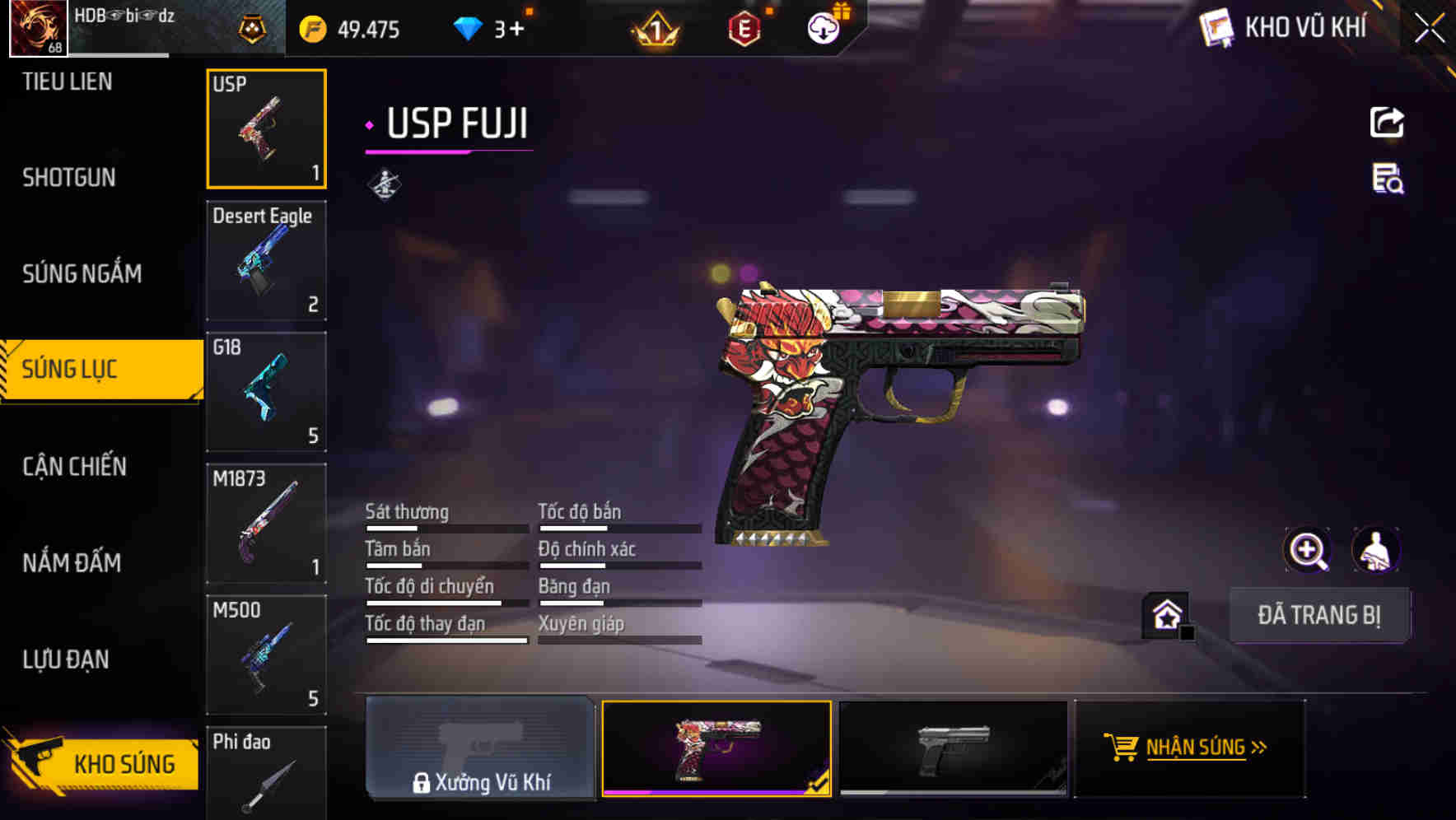1456x820 pixels.
Task: Open the gift cloud download icon
Action: tap(824, 27)
